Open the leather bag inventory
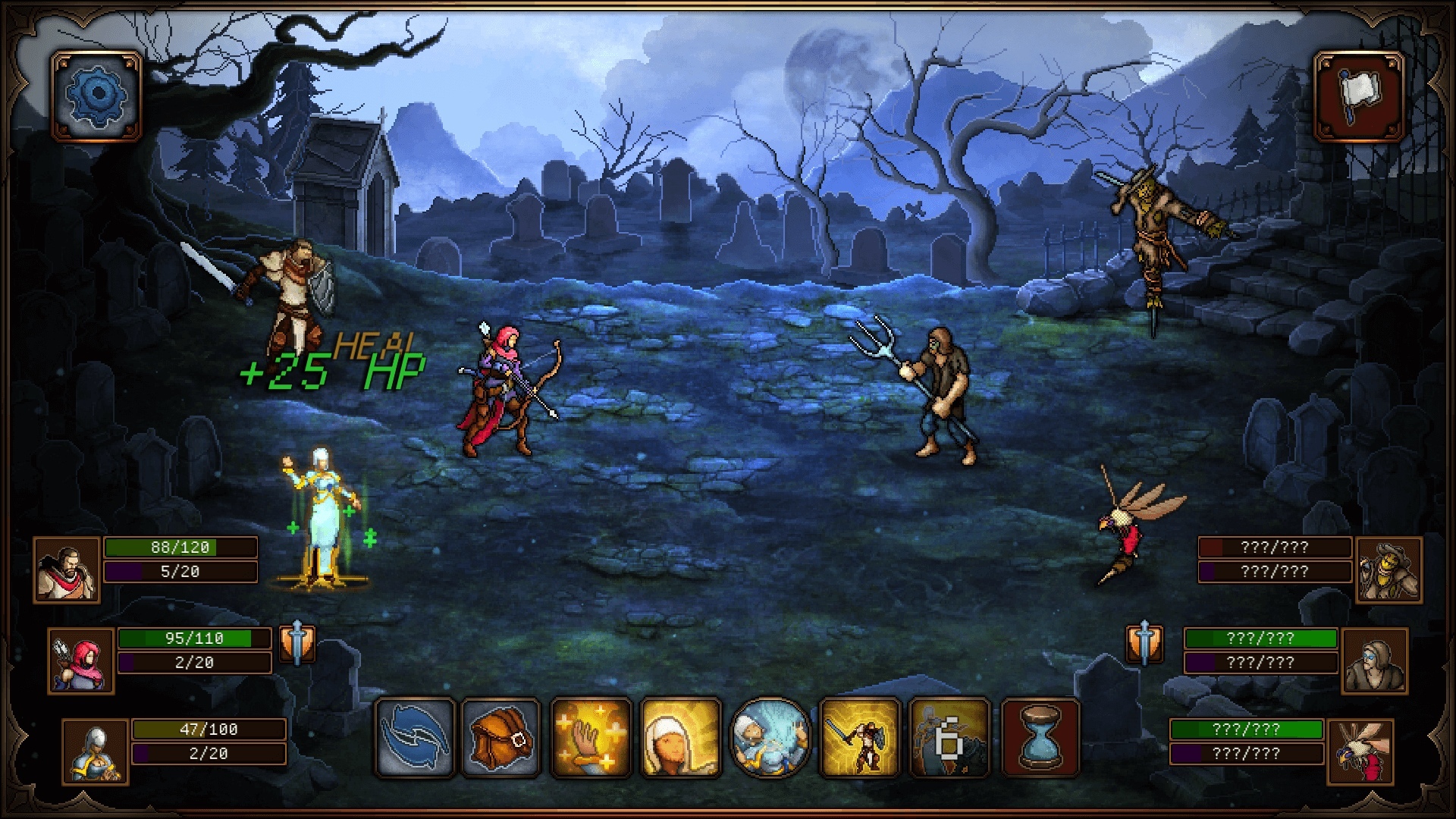Viewport: 1456px width, 819px height. [500, 738]
